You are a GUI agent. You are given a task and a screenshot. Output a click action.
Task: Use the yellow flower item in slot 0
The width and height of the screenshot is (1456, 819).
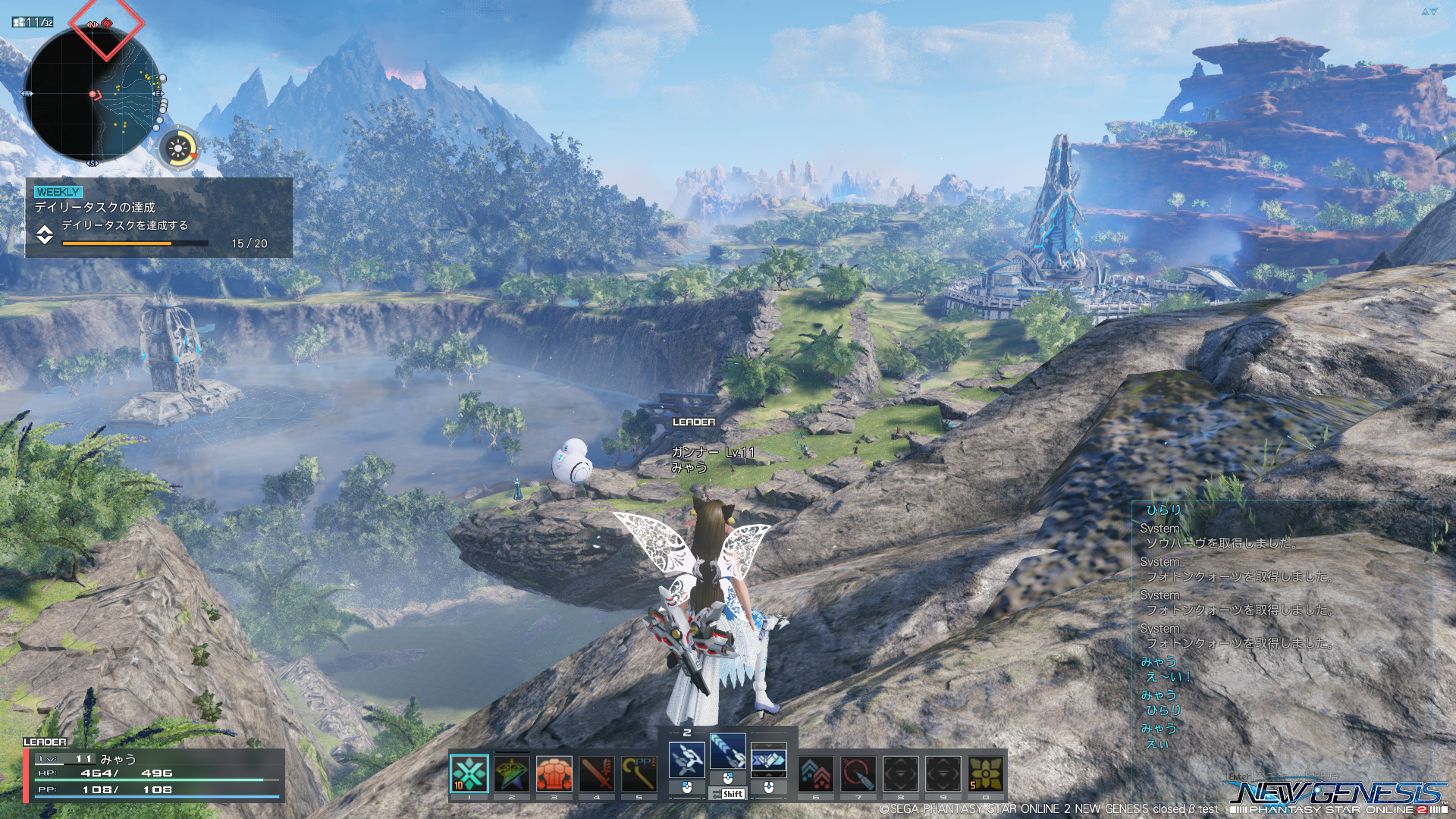click(x=986, y=773)
